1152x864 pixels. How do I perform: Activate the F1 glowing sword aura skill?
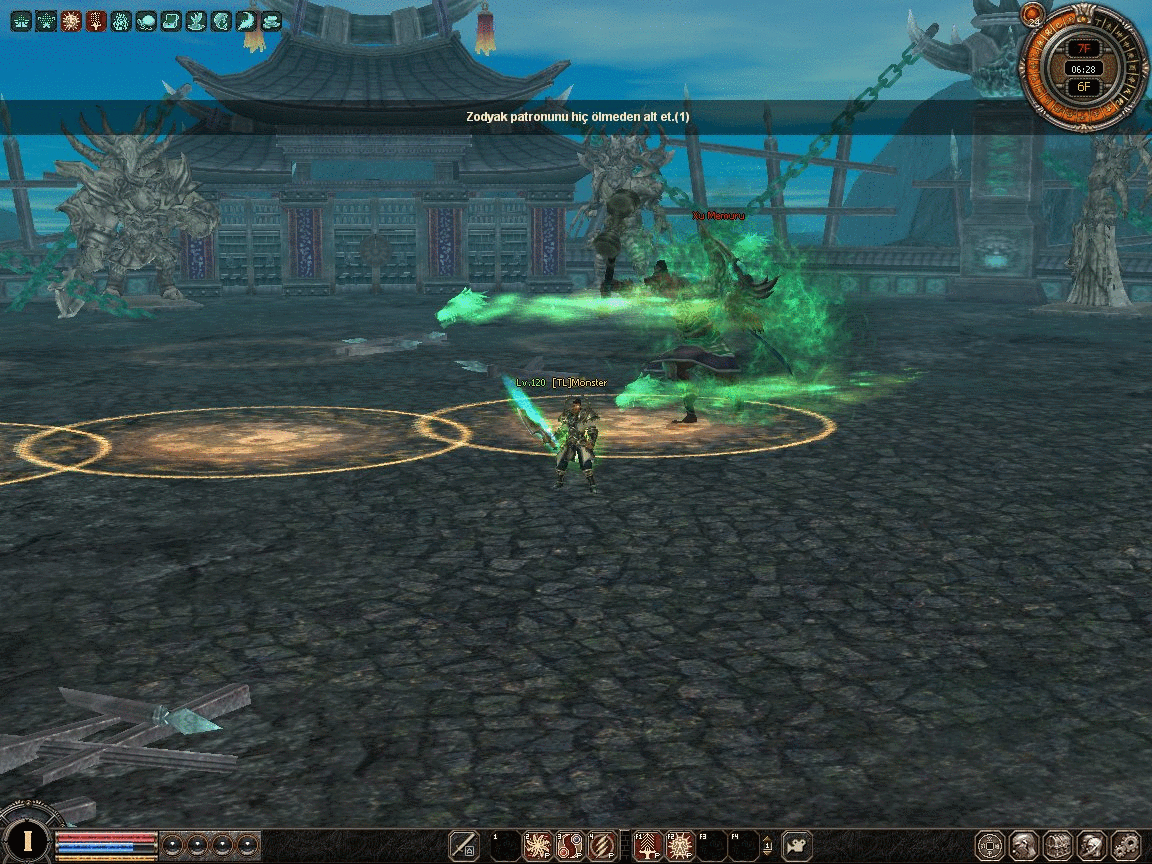(649, 846)
